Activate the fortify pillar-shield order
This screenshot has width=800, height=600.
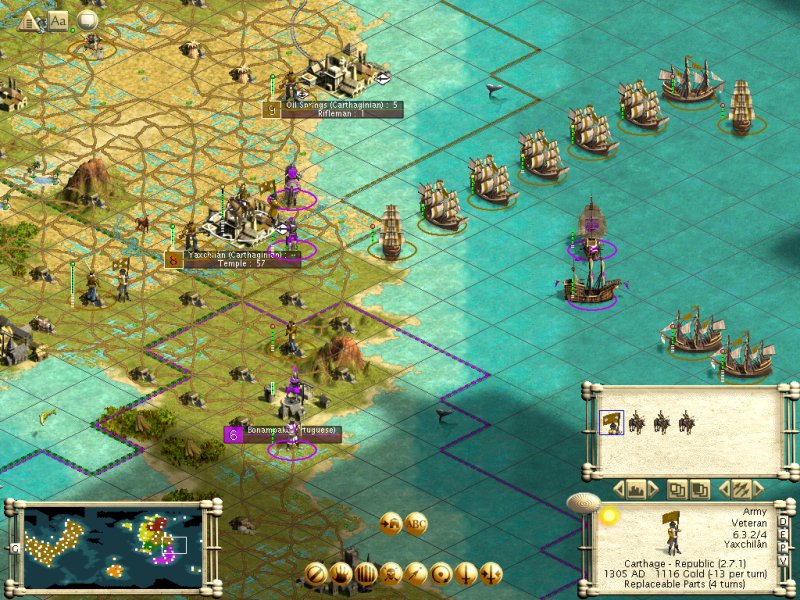[366, 573]
